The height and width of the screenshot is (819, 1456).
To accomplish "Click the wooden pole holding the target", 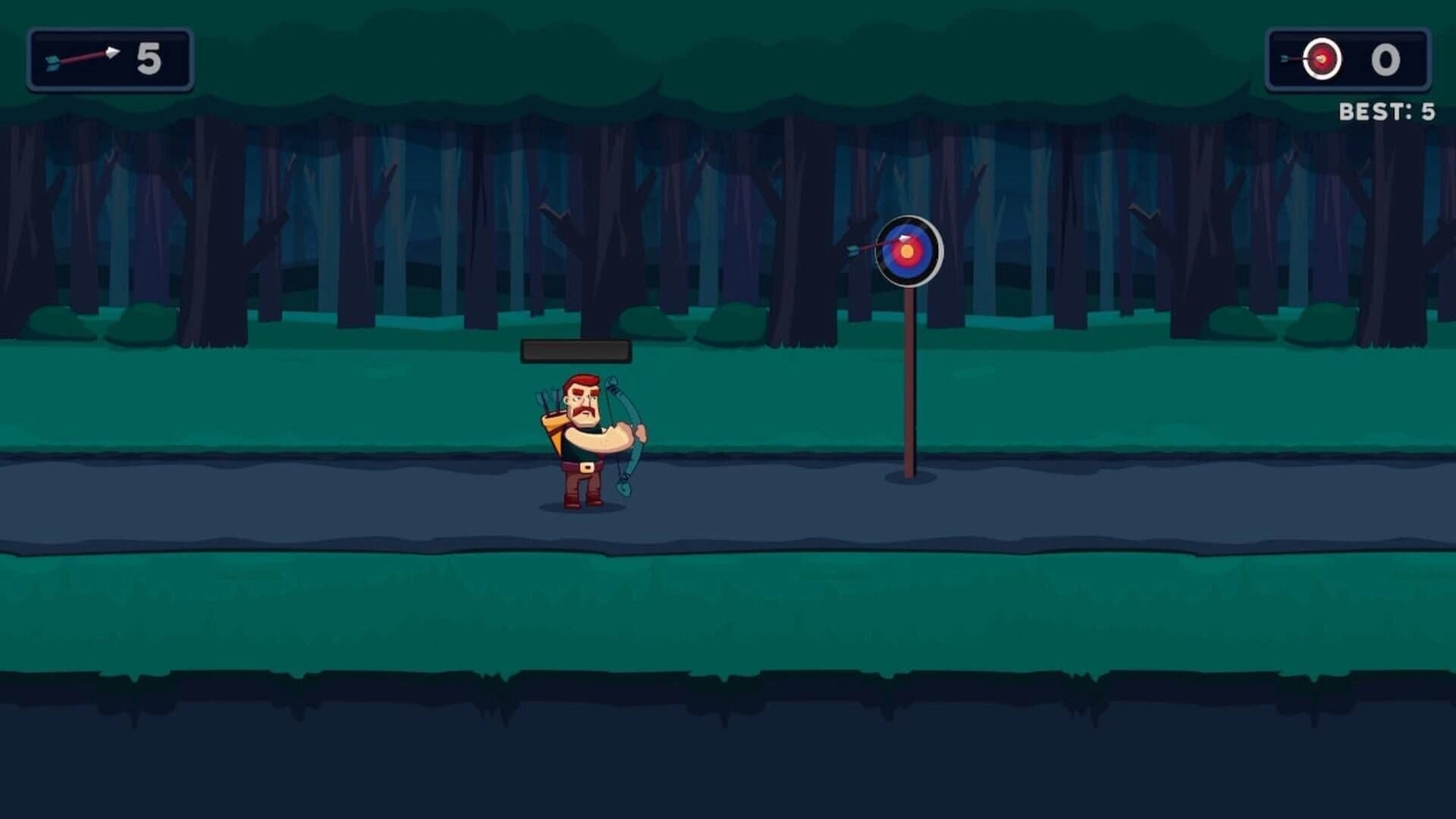I will coord(910,379).
